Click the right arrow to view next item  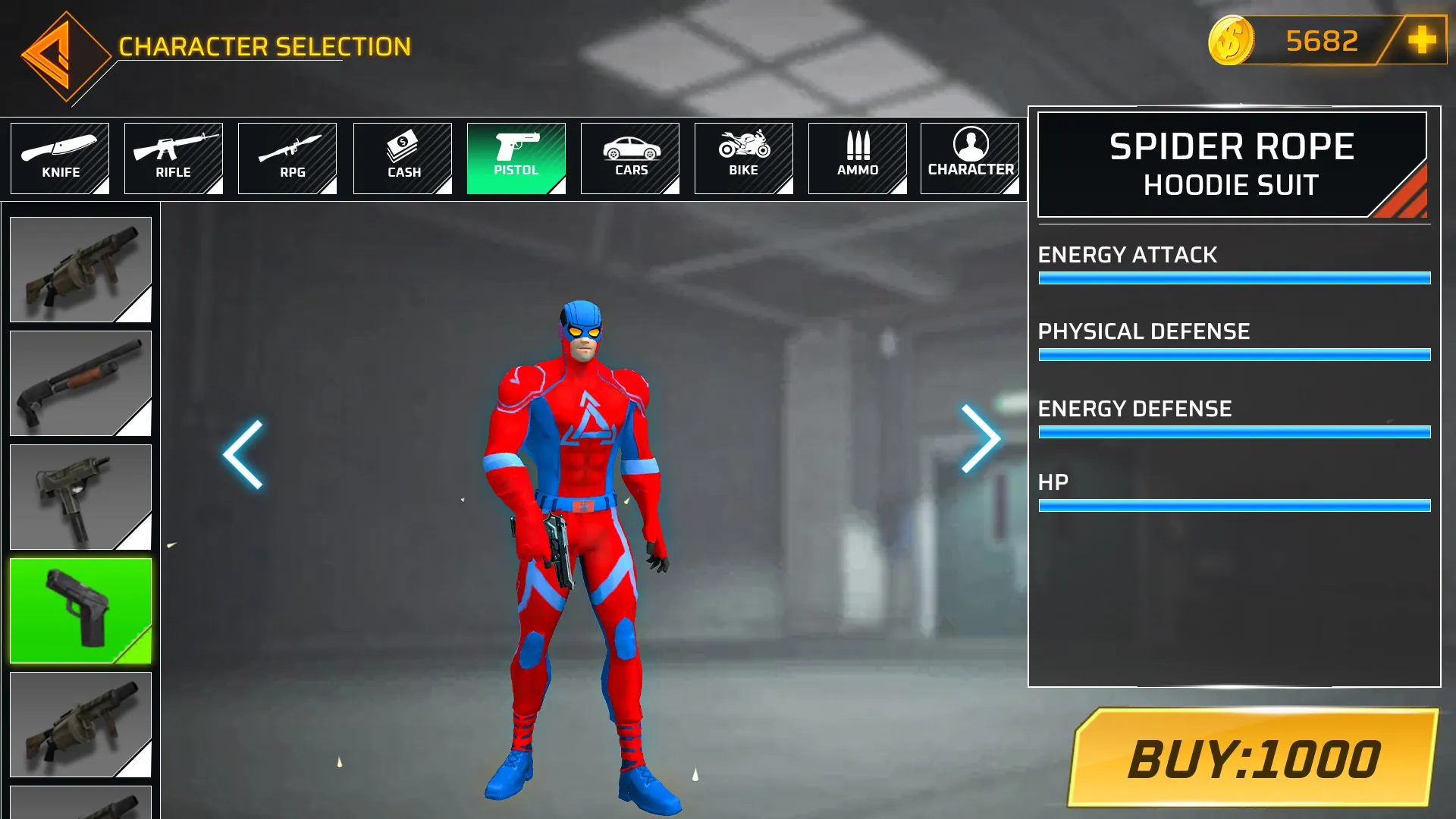coord(980,438)
